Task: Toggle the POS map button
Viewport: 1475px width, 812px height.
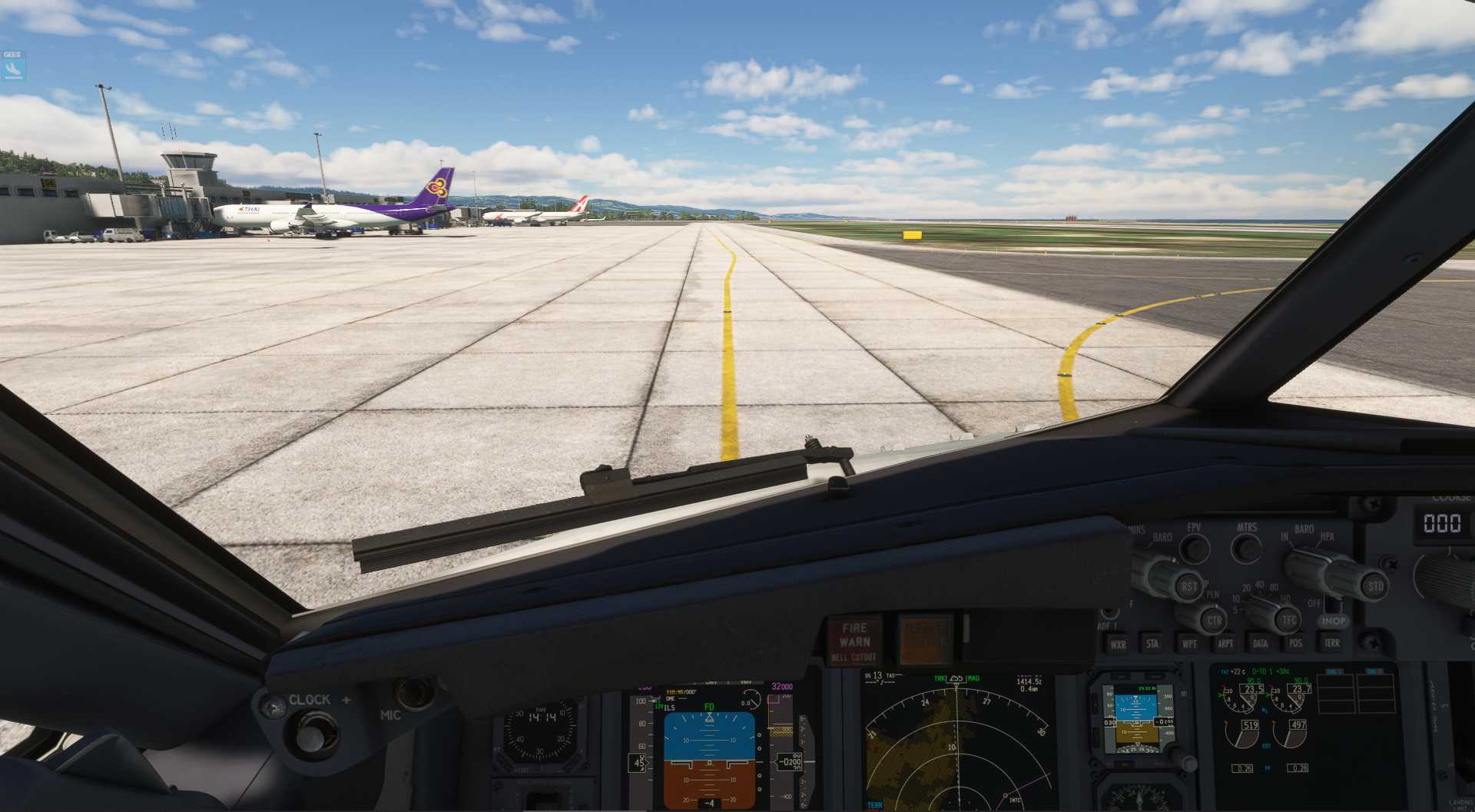Action: (1296, 644)
